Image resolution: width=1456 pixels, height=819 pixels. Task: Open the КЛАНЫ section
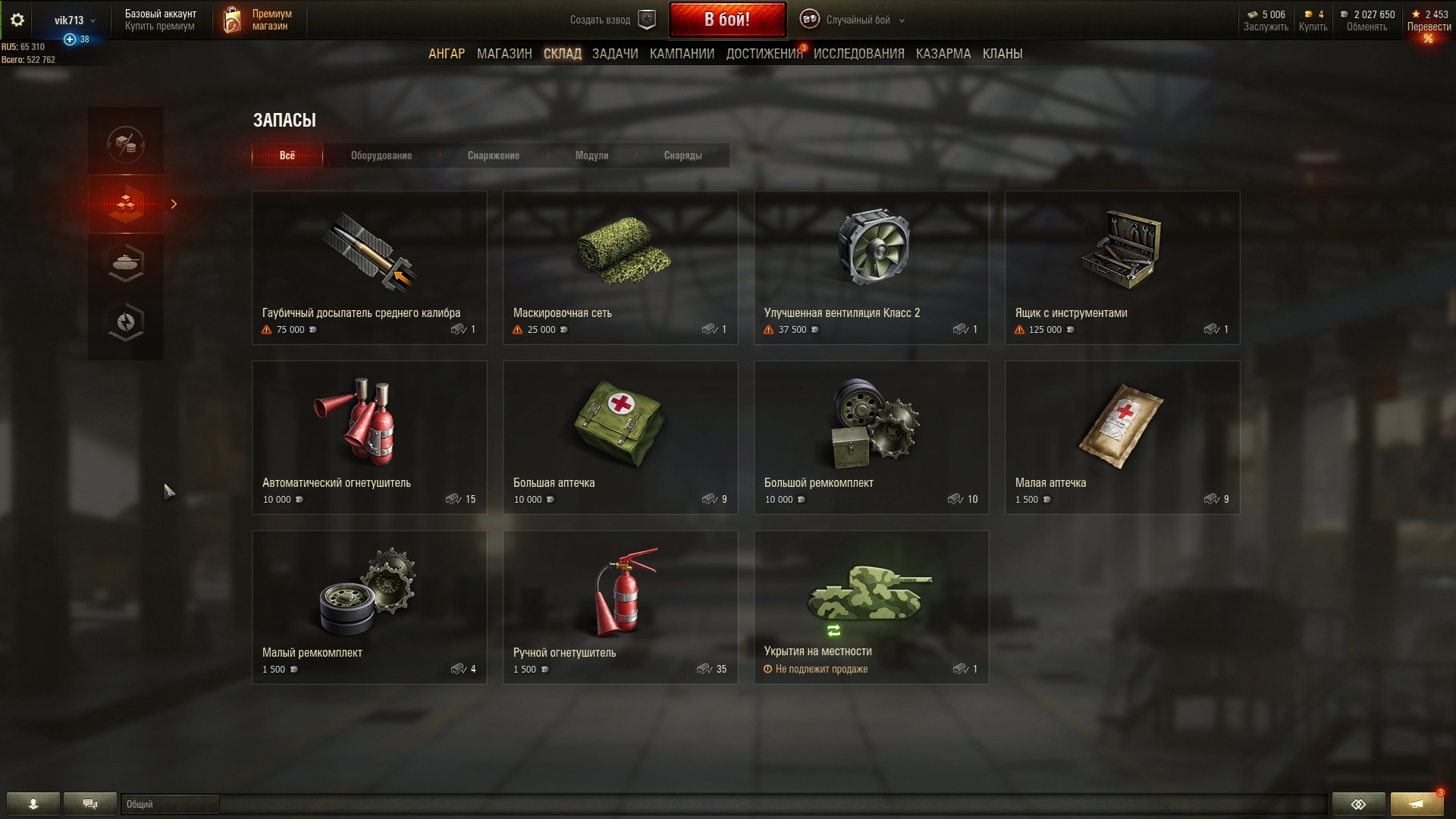(1002, 54)
